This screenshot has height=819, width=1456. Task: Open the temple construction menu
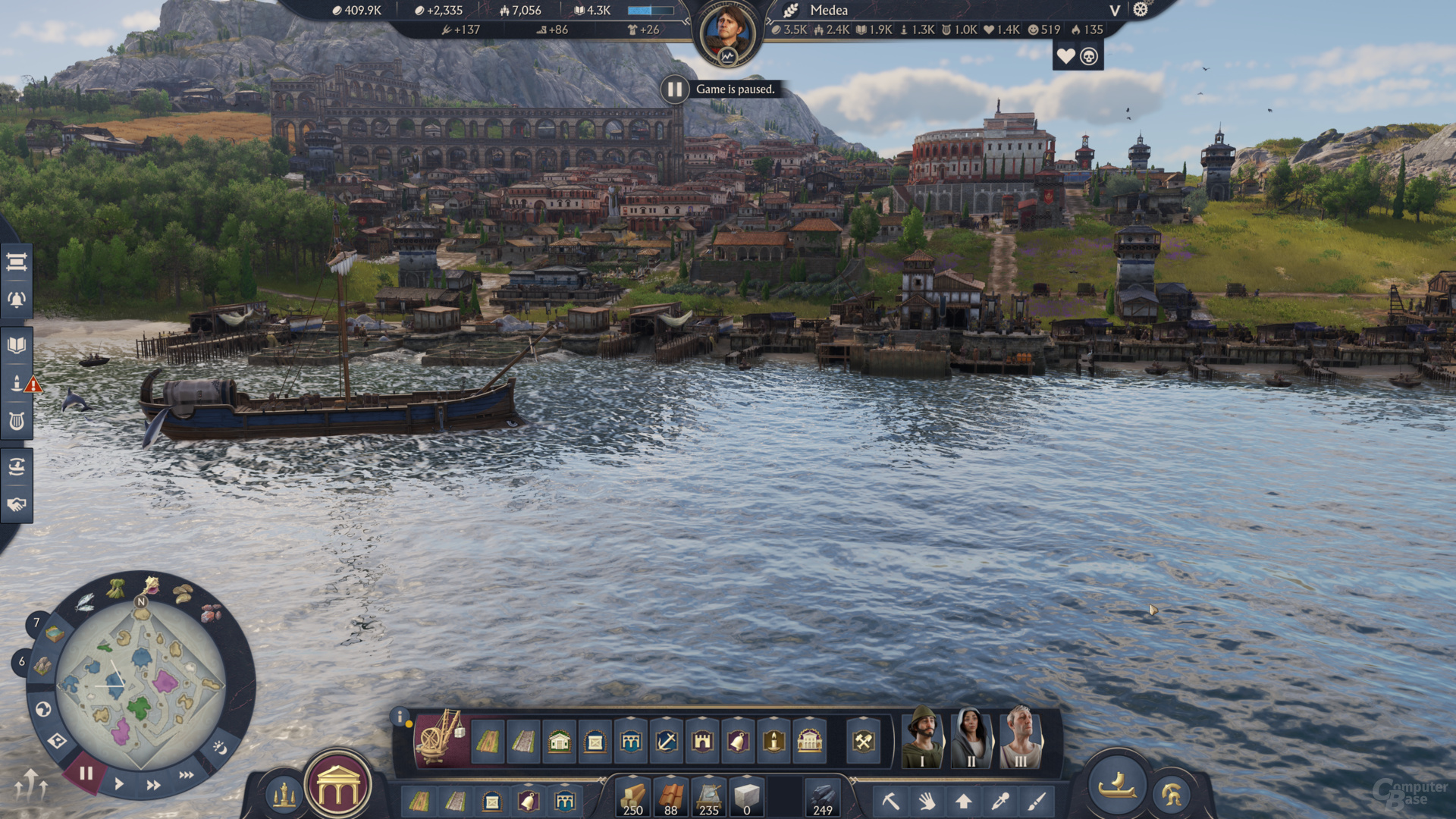coord(338,788)
